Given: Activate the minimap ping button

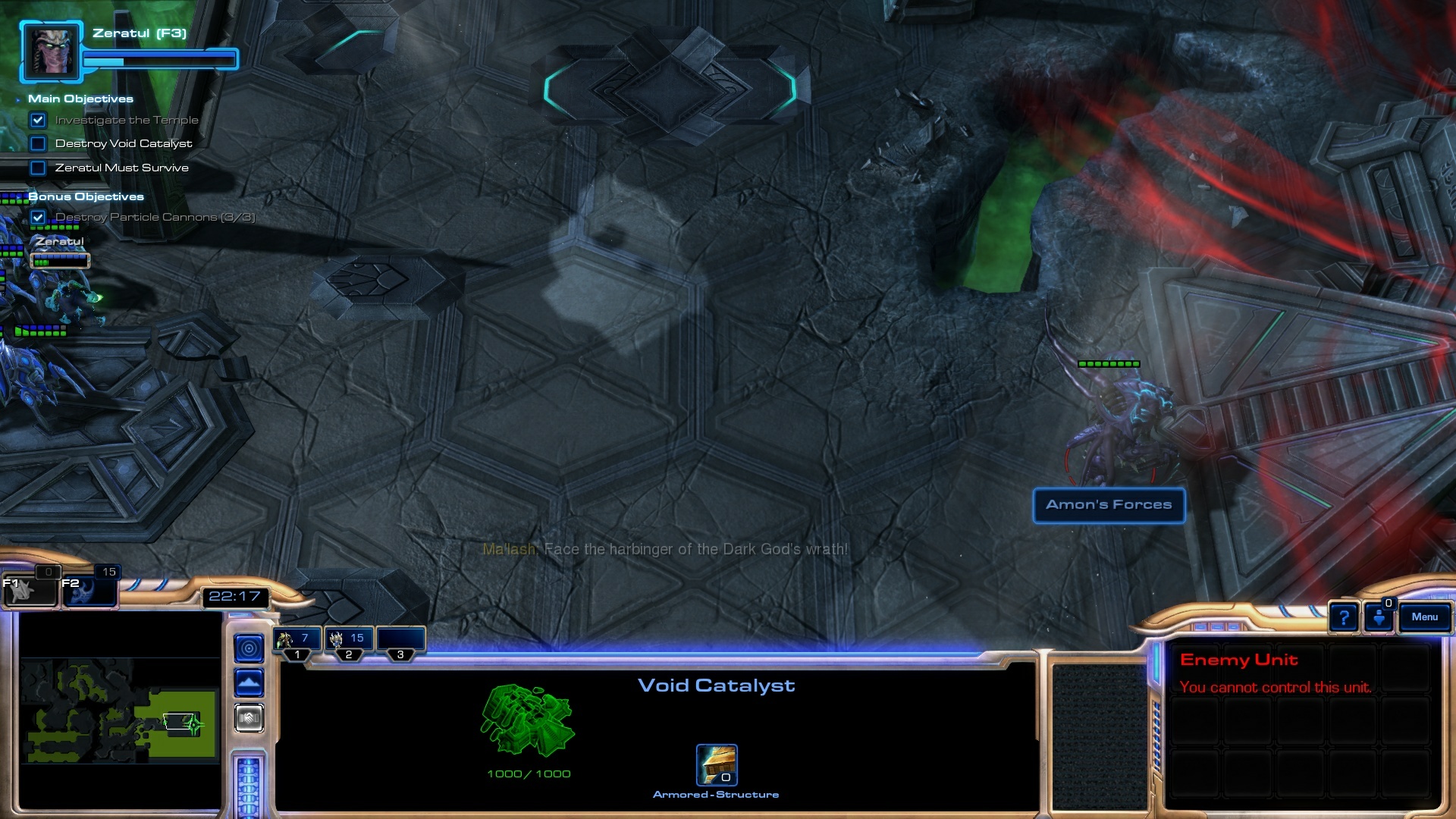Looking at the screenshot, I should pyautogui.click(x=249, y=648).
